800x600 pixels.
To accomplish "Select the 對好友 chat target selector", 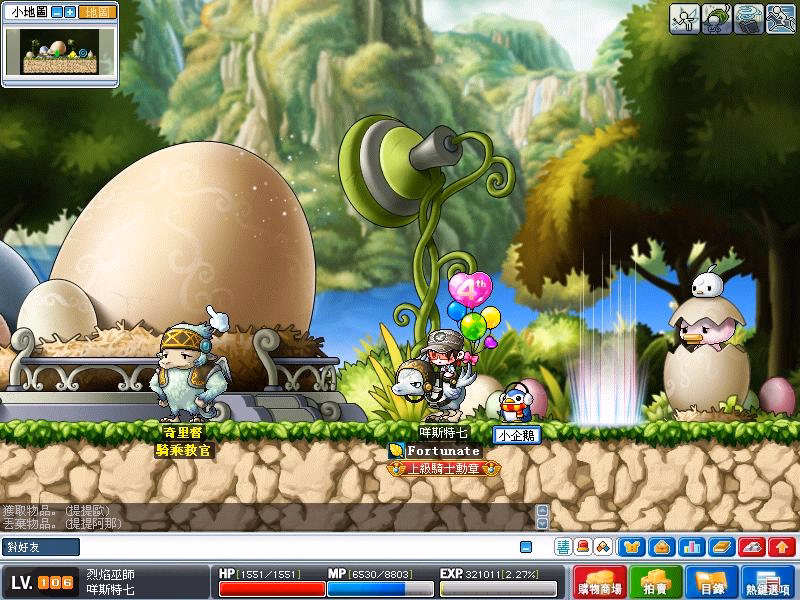I will coord(42,547).
